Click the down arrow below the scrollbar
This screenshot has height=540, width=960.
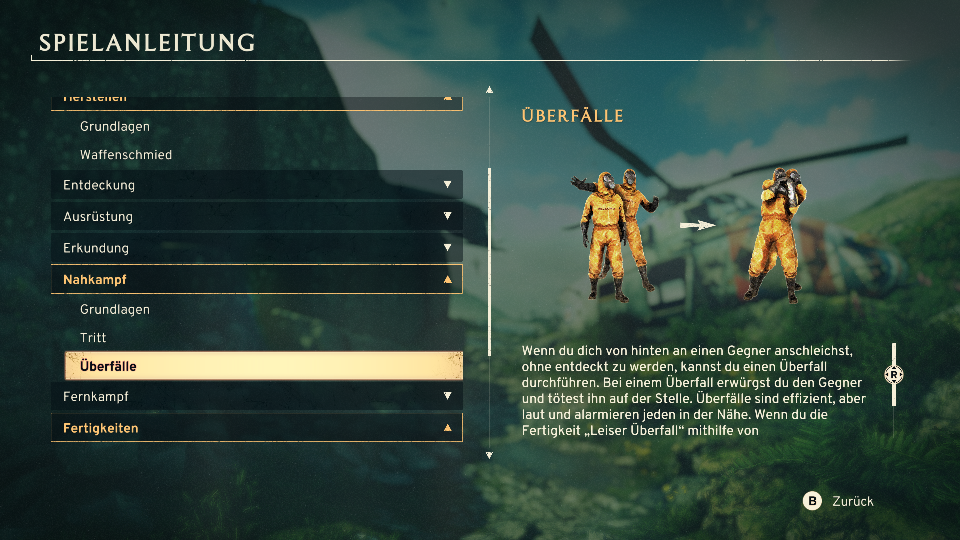(489, 456)
